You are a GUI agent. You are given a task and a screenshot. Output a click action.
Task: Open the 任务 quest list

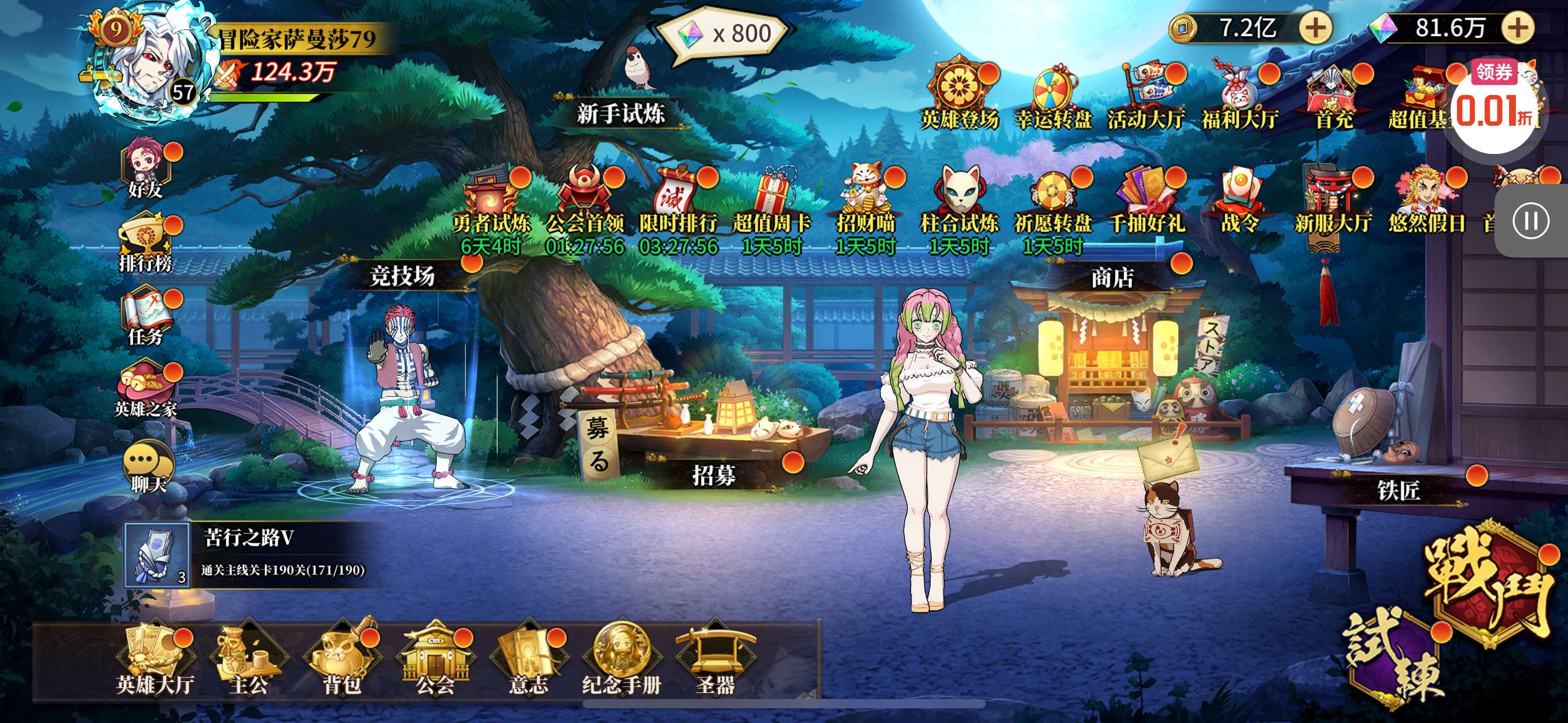tap(146, 317)
